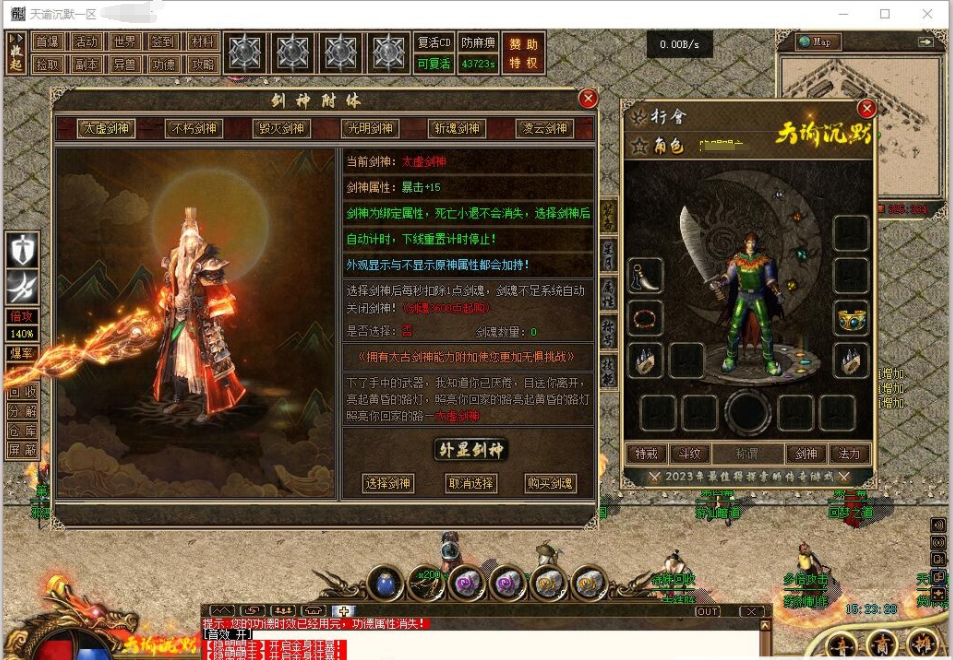Click the 回收 recycle button

tap(22, 391)
